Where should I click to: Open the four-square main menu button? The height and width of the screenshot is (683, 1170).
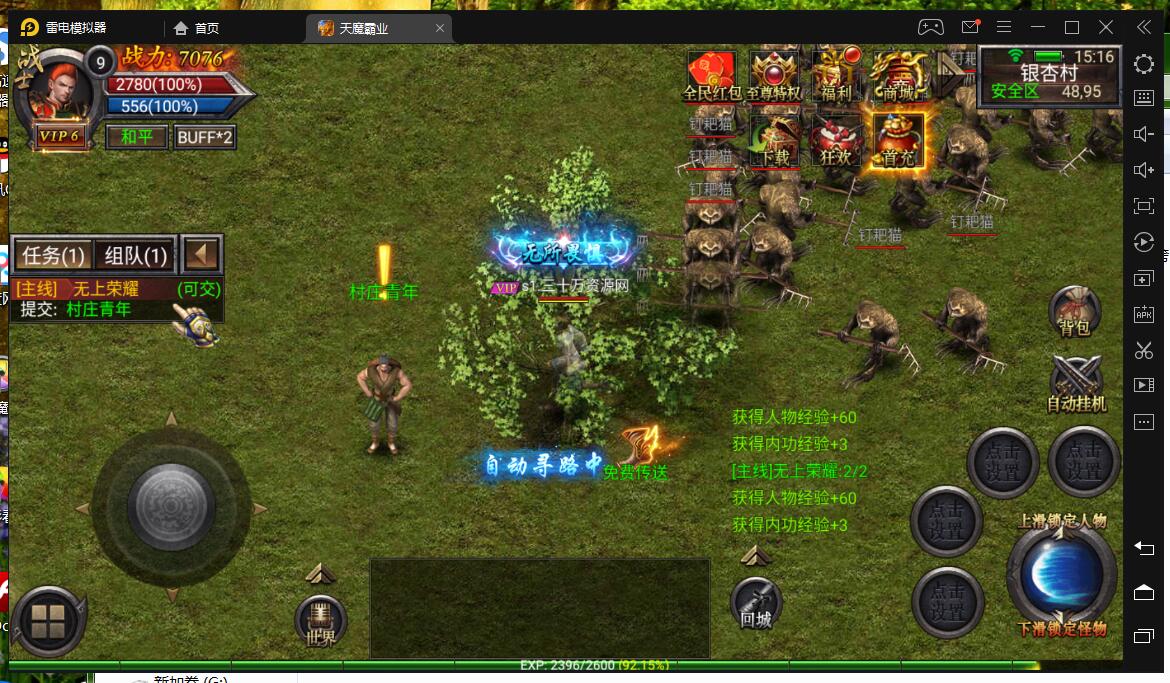pyautogui.click(x=47, y=621)
